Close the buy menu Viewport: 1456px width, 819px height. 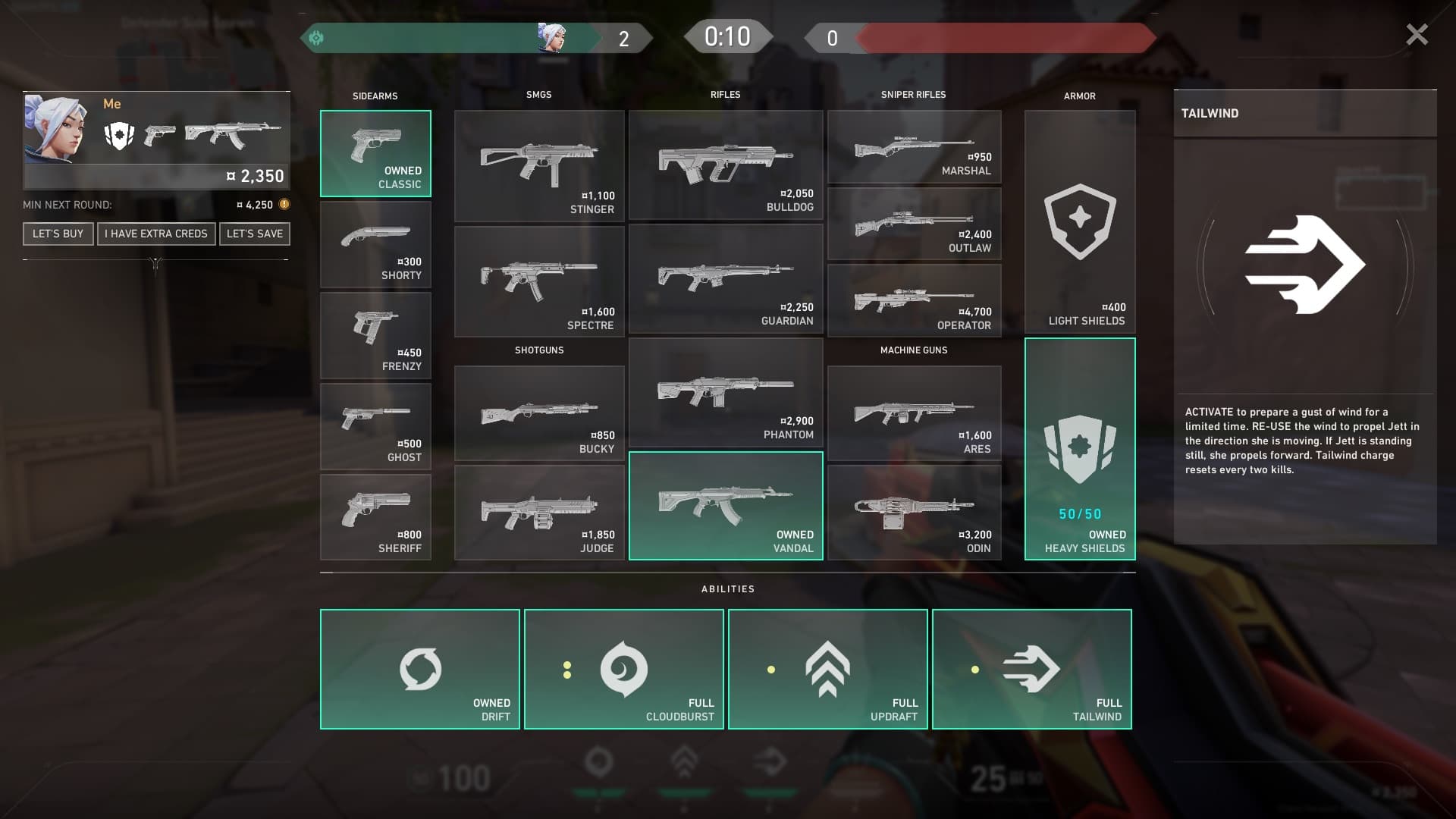[1417, 35]
